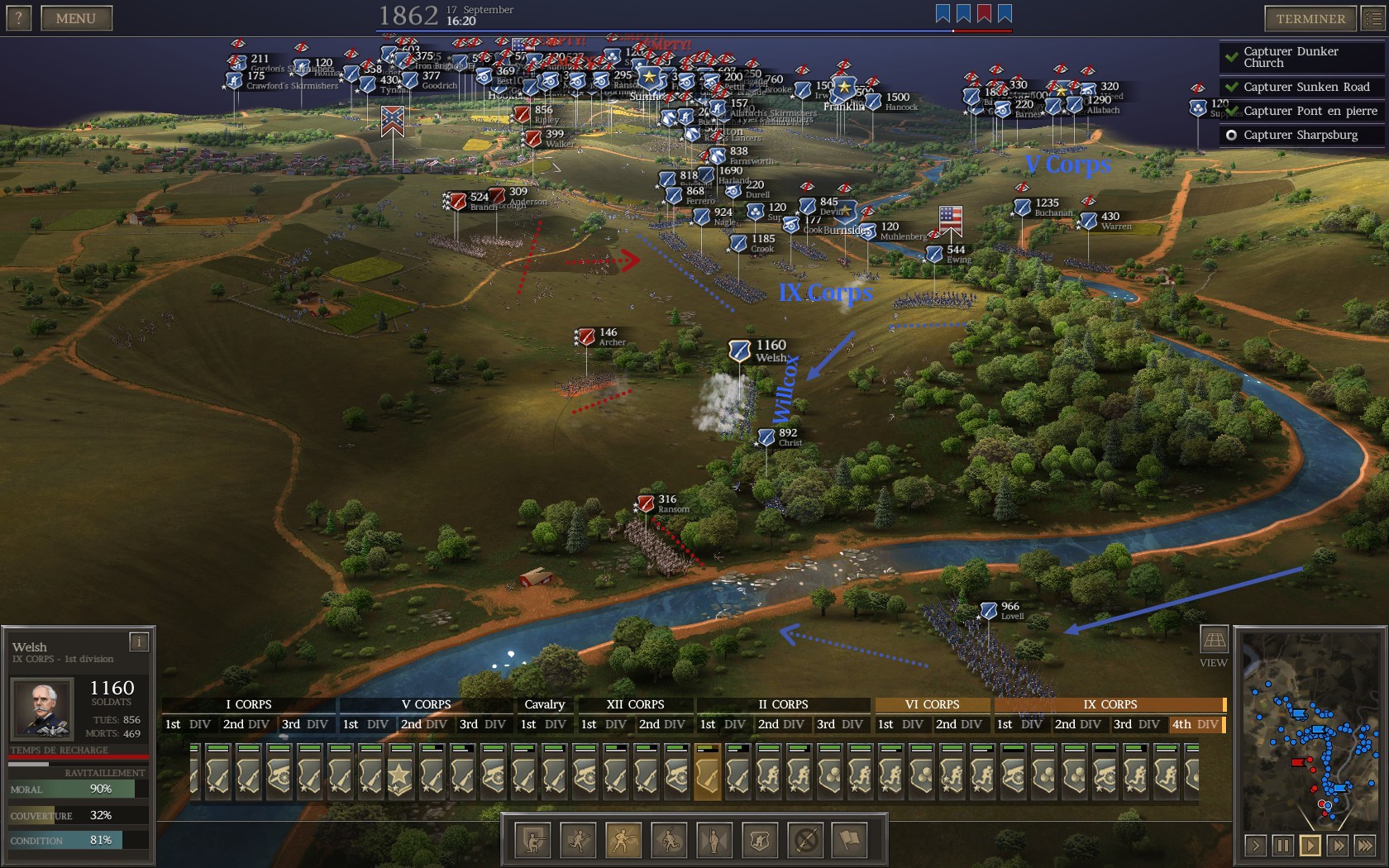1389x868 pixels.
Task: Click the question mark help button
Action: (18, 18)
